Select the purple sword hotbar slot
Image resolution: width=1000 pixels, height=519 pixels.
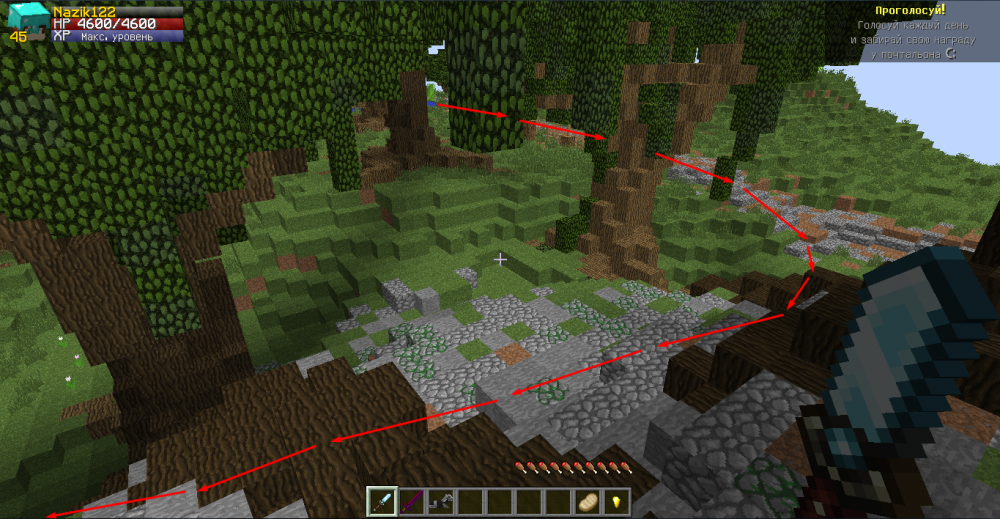click(x=411, y=501)
